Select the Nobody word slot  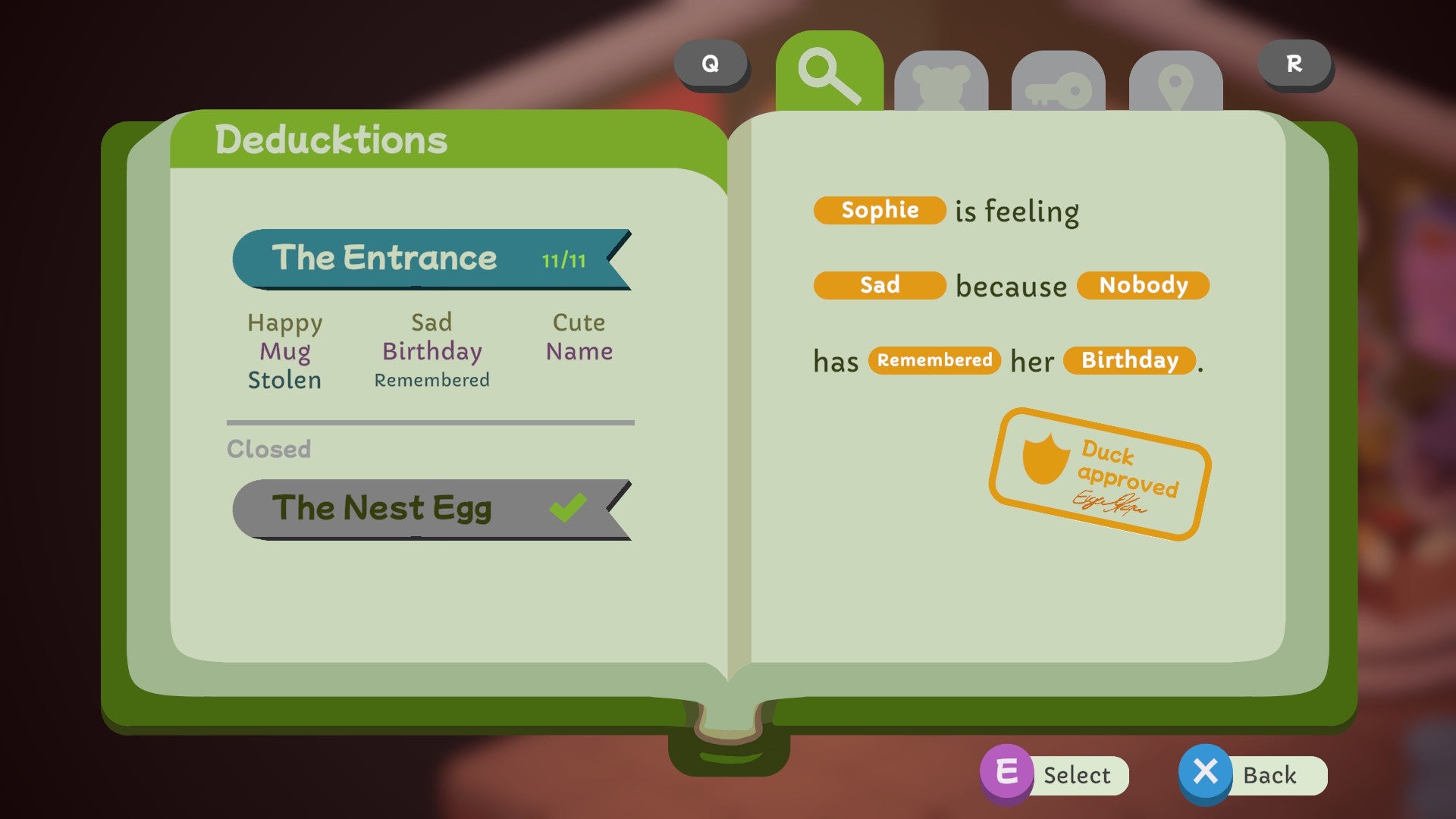click(x=1143, y=285)
